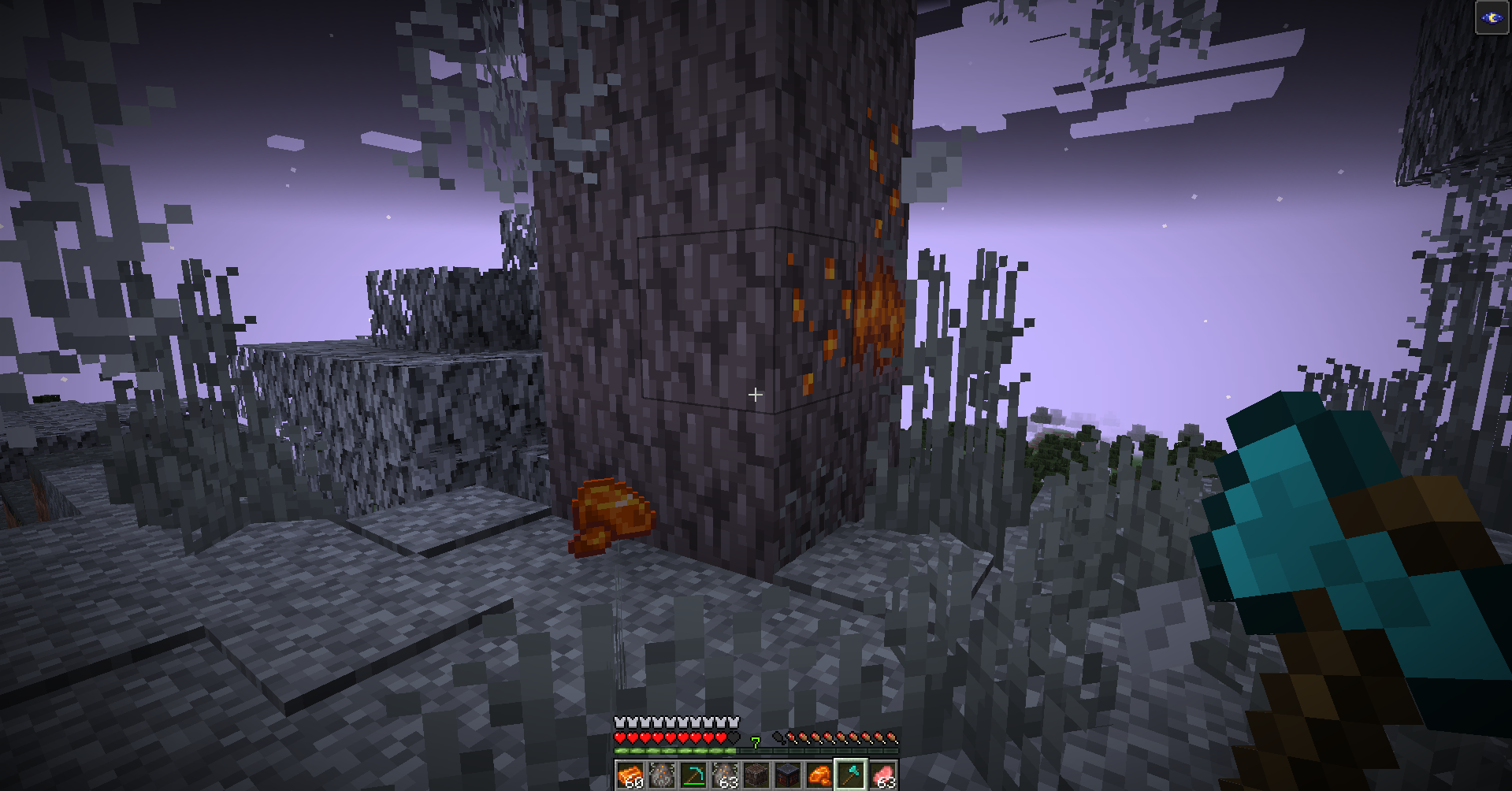Select the second spawn egg stack of 63
The width and height of the screenshot is (1512, 791).
coord(725,775)
